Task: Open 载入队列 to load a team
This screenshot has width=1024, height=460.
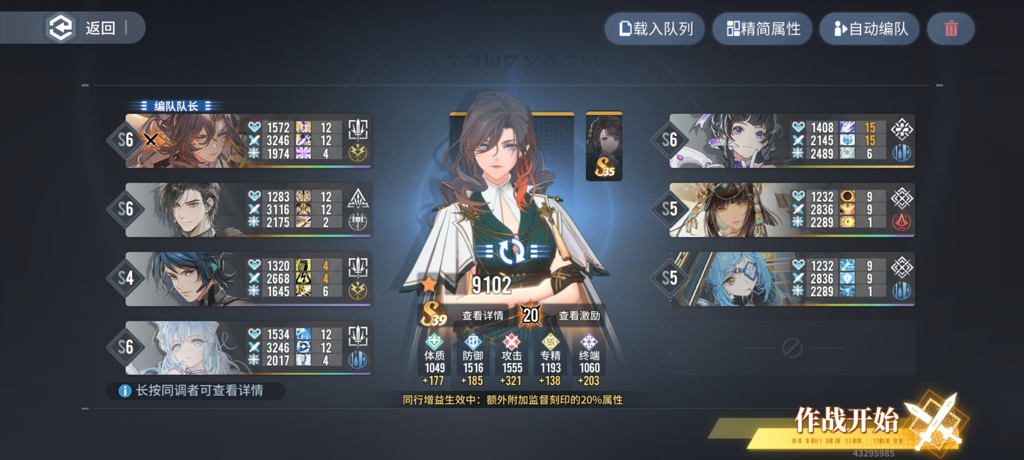Action: click(655, 28)
